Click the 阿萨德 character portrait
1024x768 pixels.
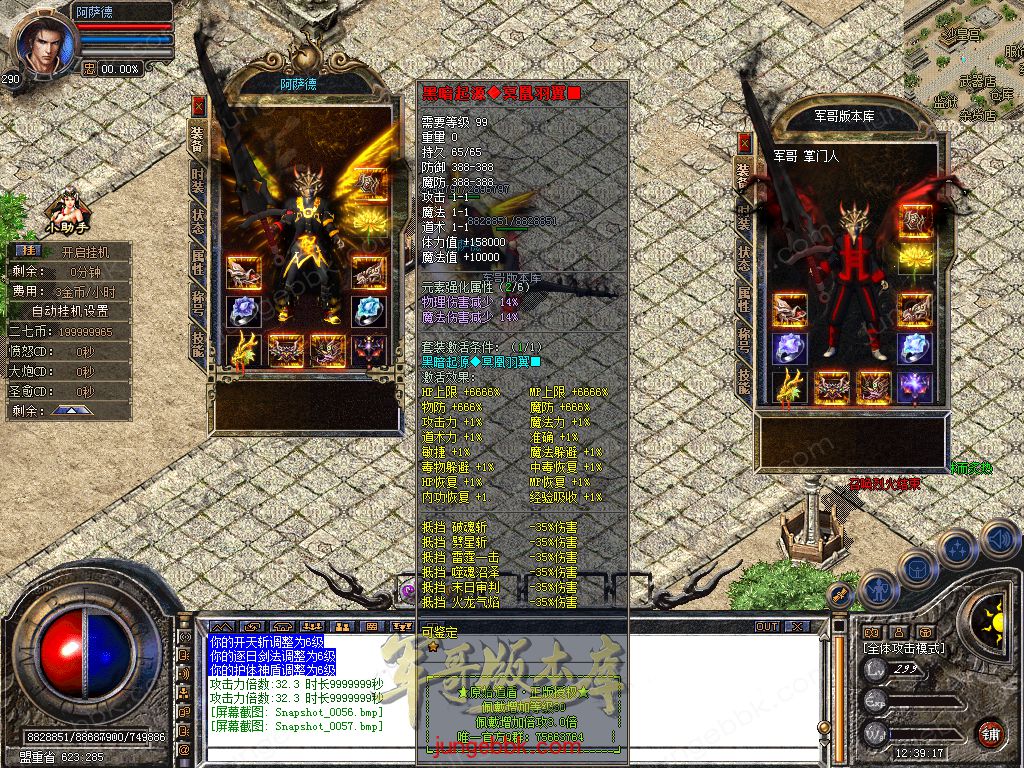42,42
